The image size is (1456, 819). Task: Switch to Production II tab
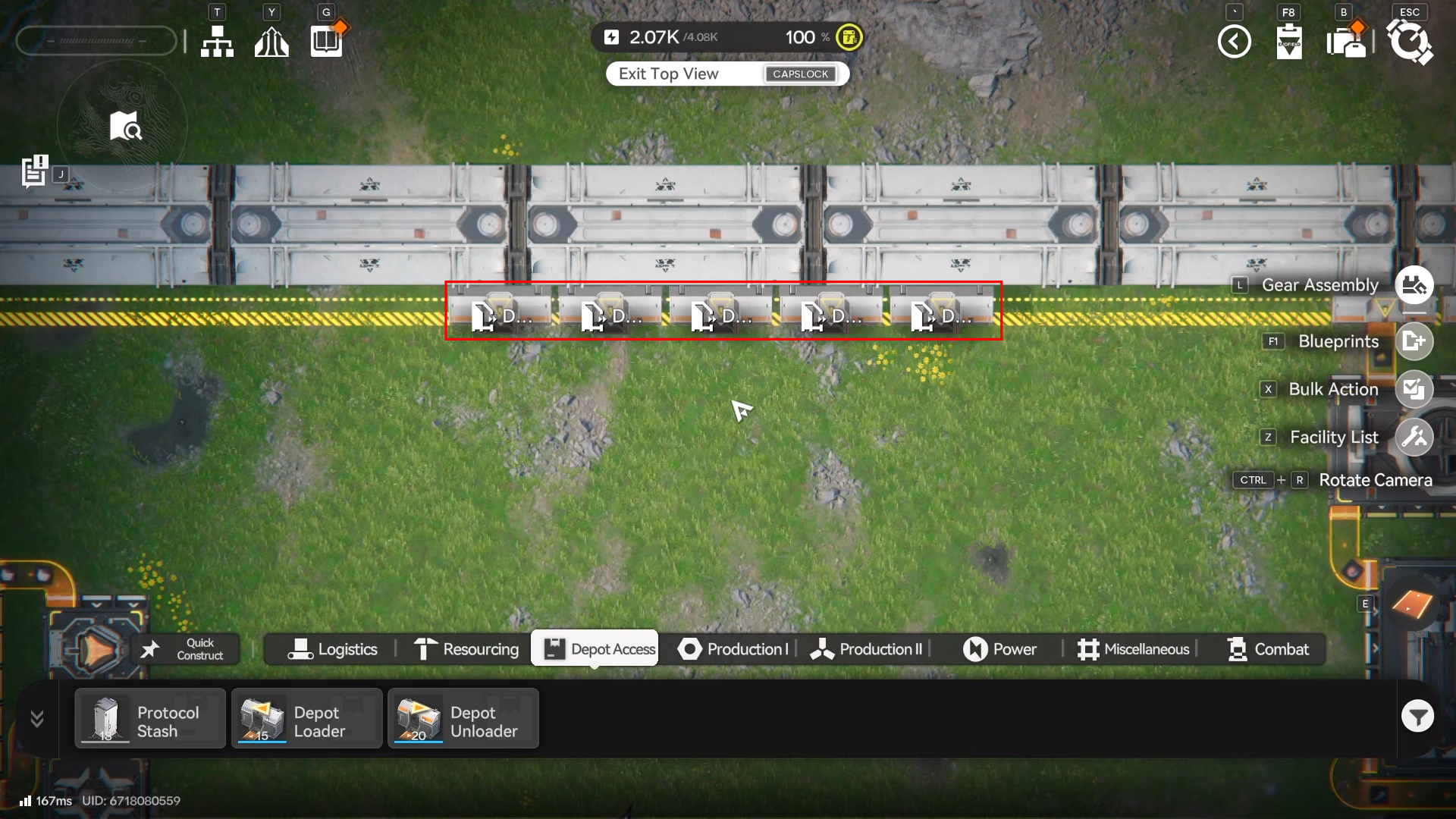(866, 649)
